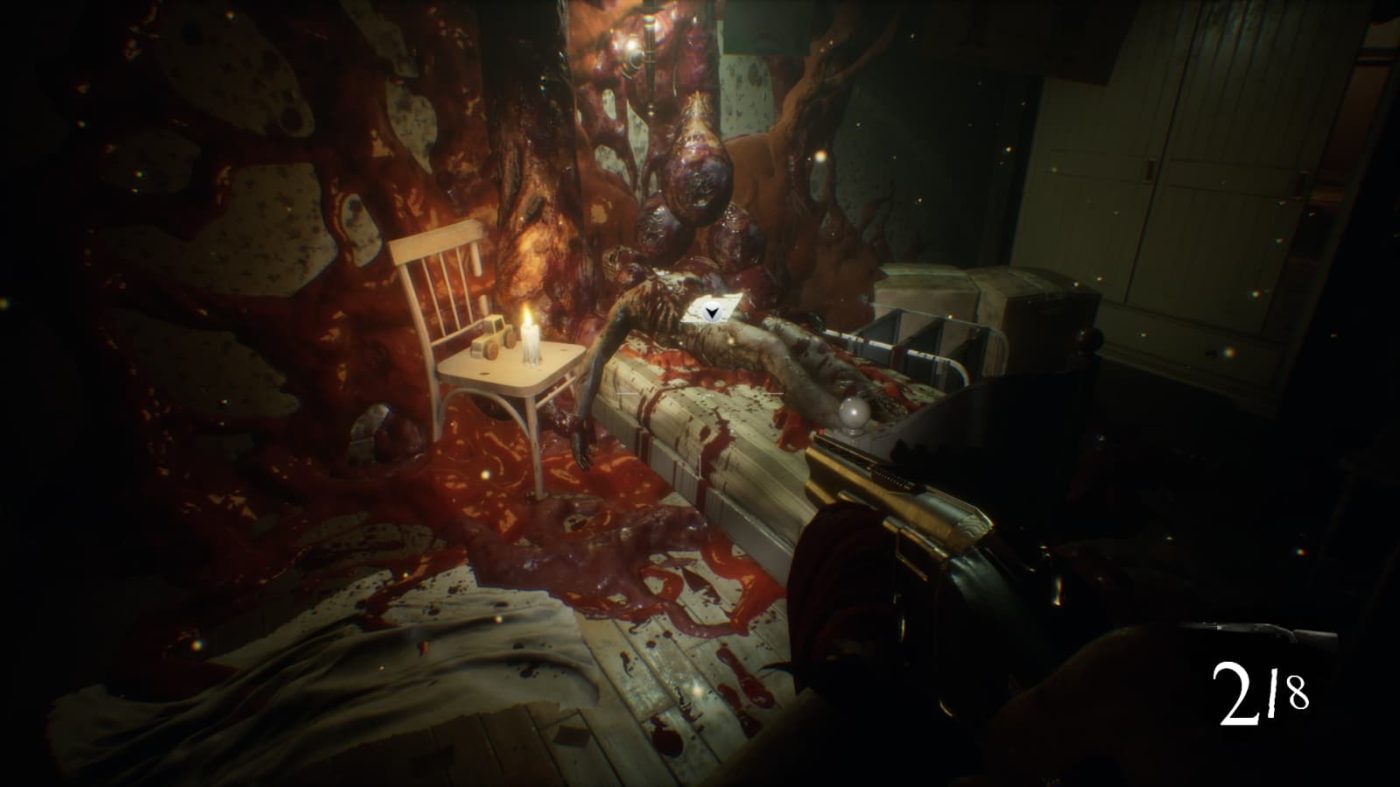
Task: Select the white interaction marker with down chevron
Action: pos(711,312)
